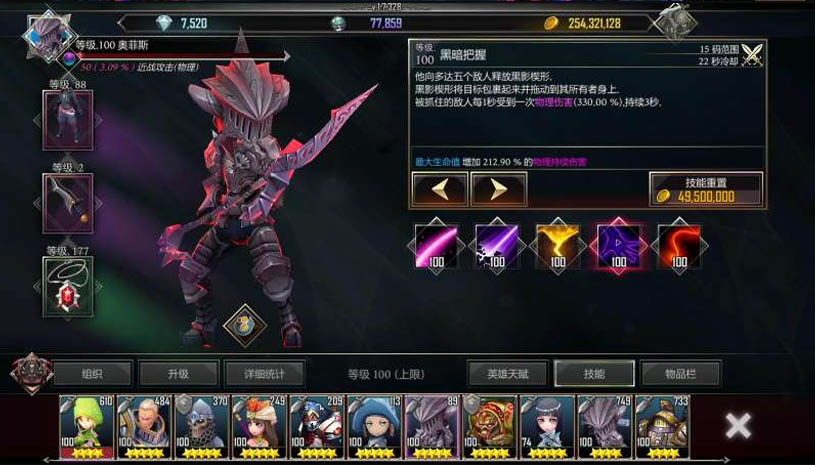
Task: Select the golden armored hero with 733
Action: 661,426
